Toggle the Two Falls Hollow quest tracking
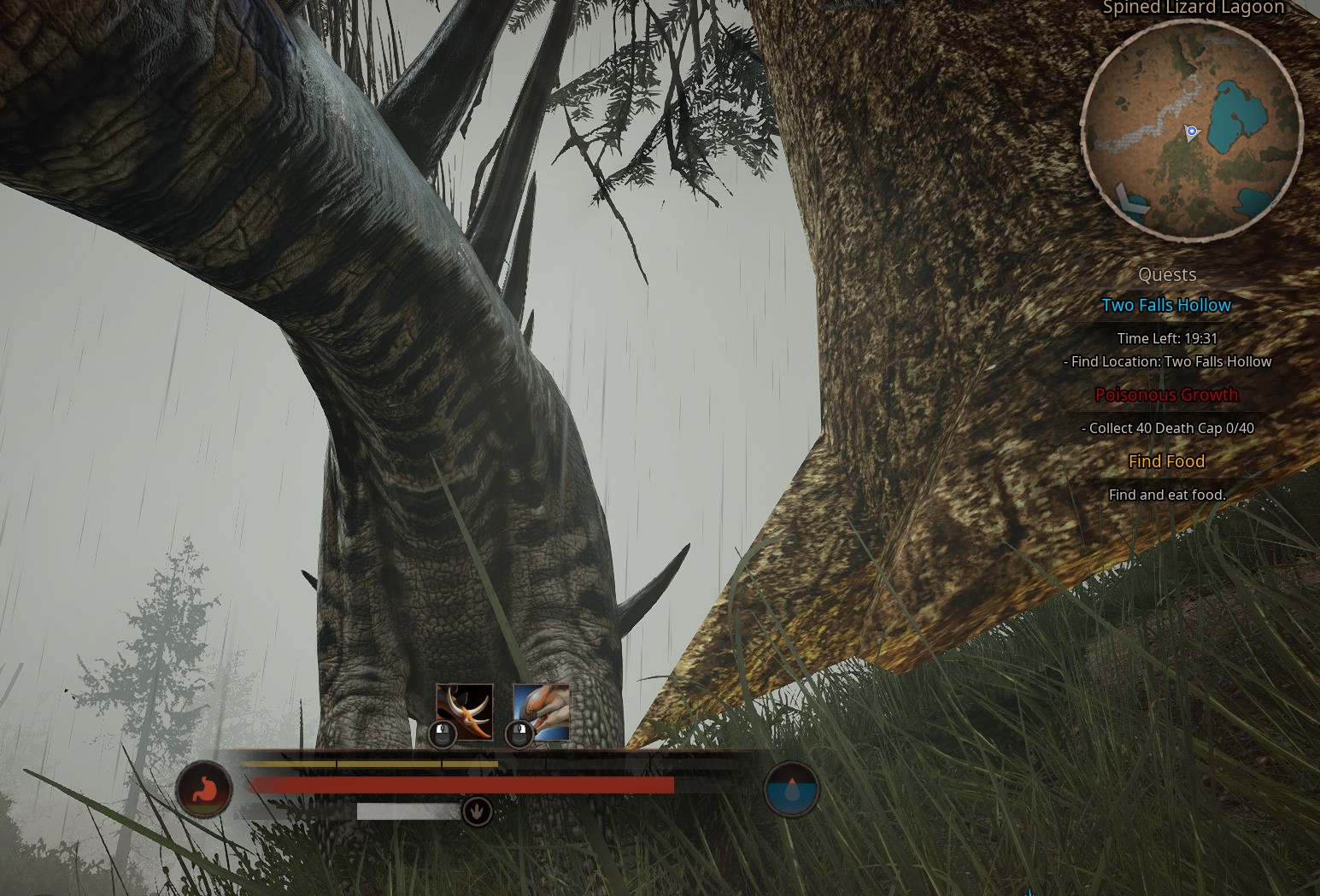 click(1167, 305)
